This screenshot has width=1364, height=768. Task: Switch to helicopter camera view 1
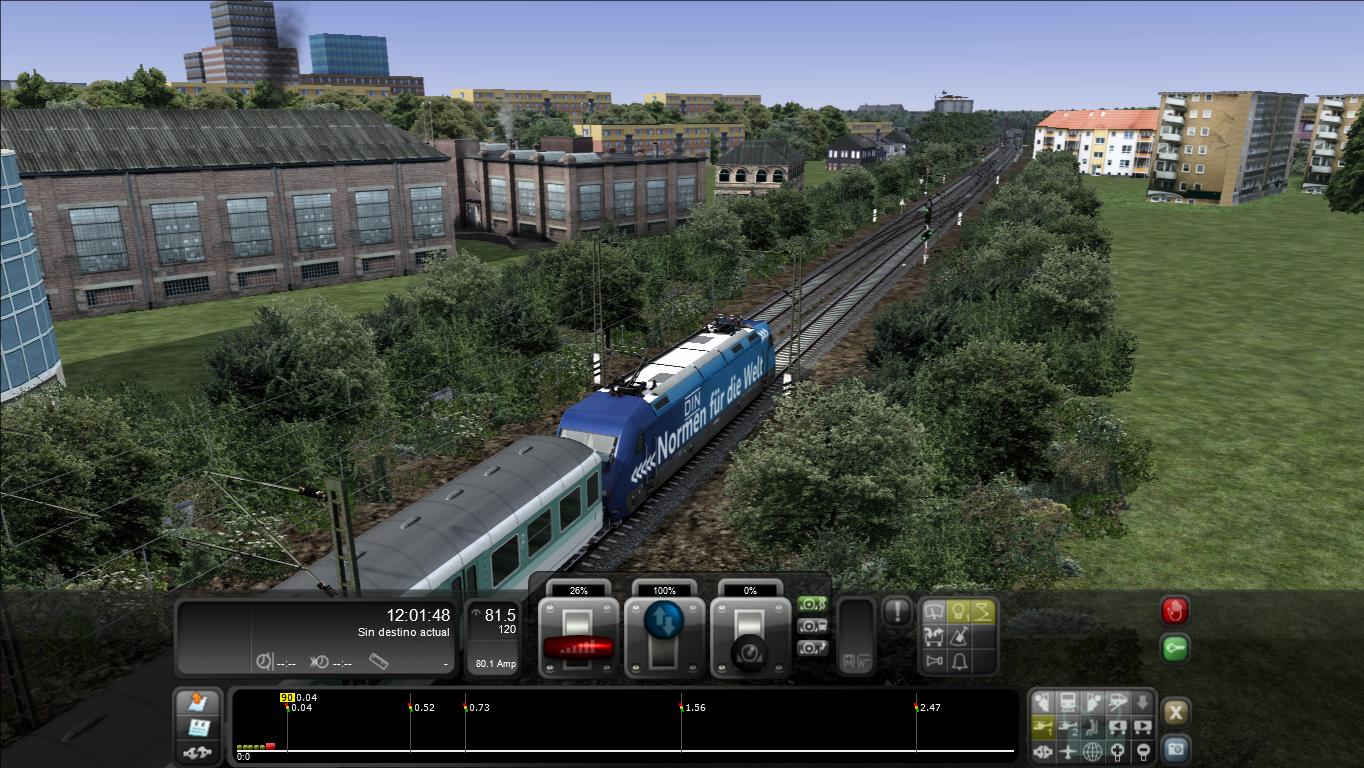[x=1043, y=727]
